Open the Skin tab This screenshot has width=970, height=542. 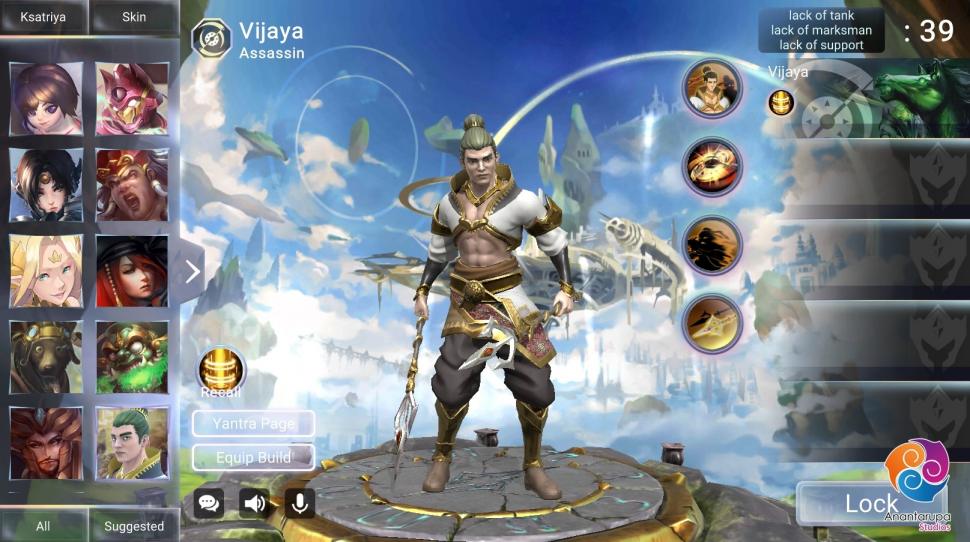point(134,17)
